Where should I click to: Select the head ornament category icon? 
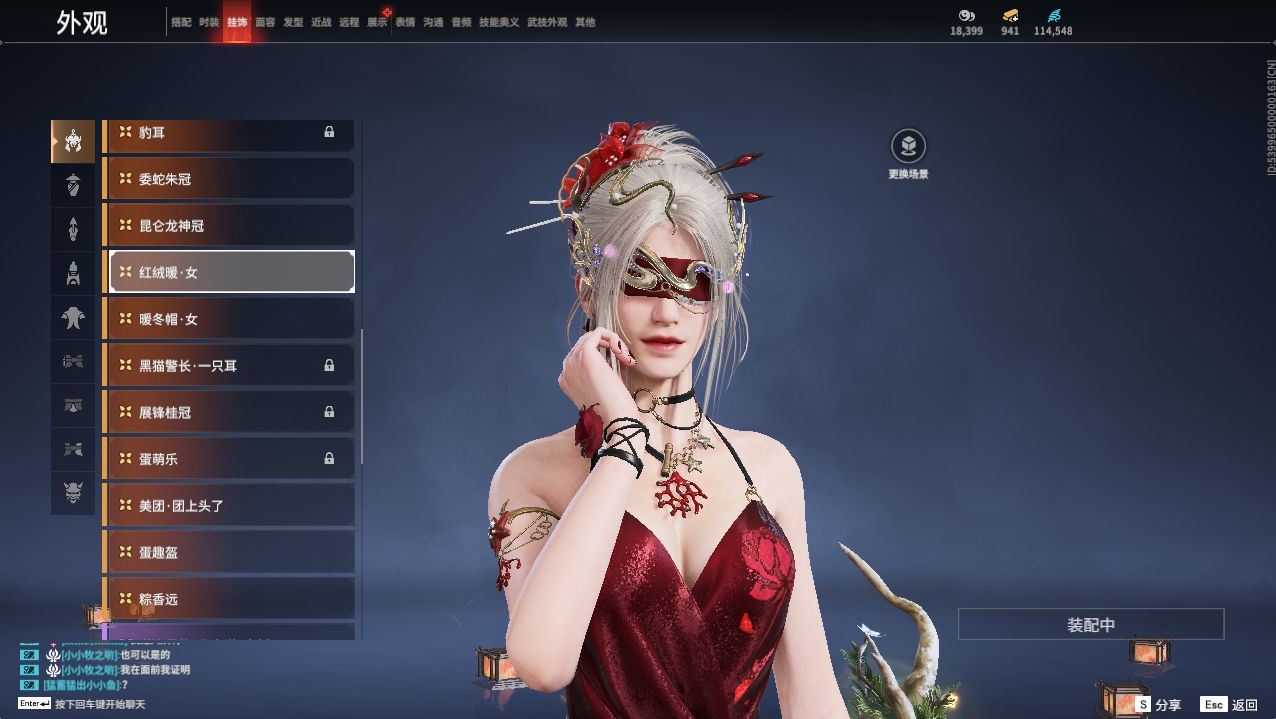pos(73,141)
